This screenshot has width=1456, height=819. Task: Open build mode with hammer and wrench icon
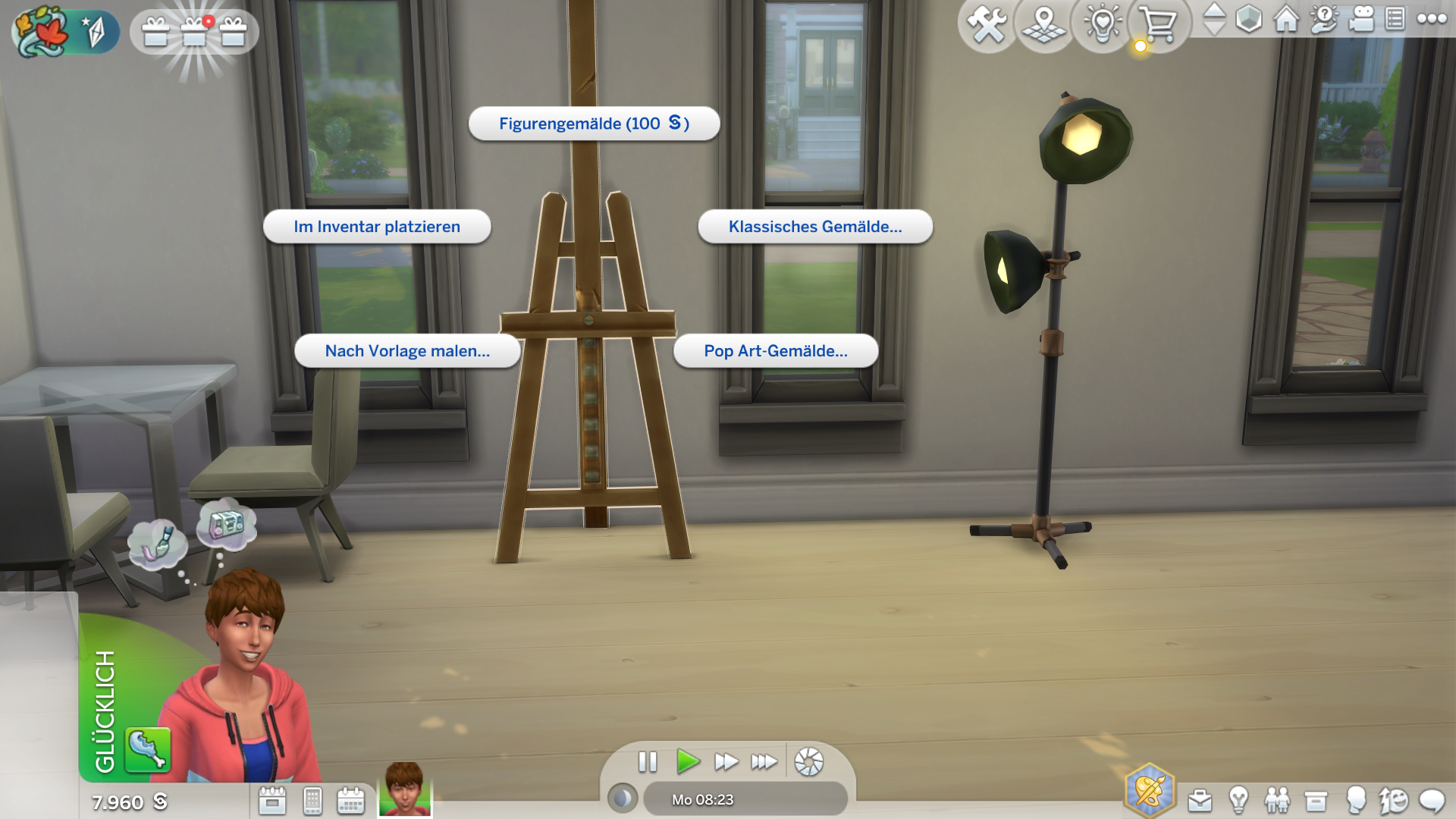click(x=987, y=24)
